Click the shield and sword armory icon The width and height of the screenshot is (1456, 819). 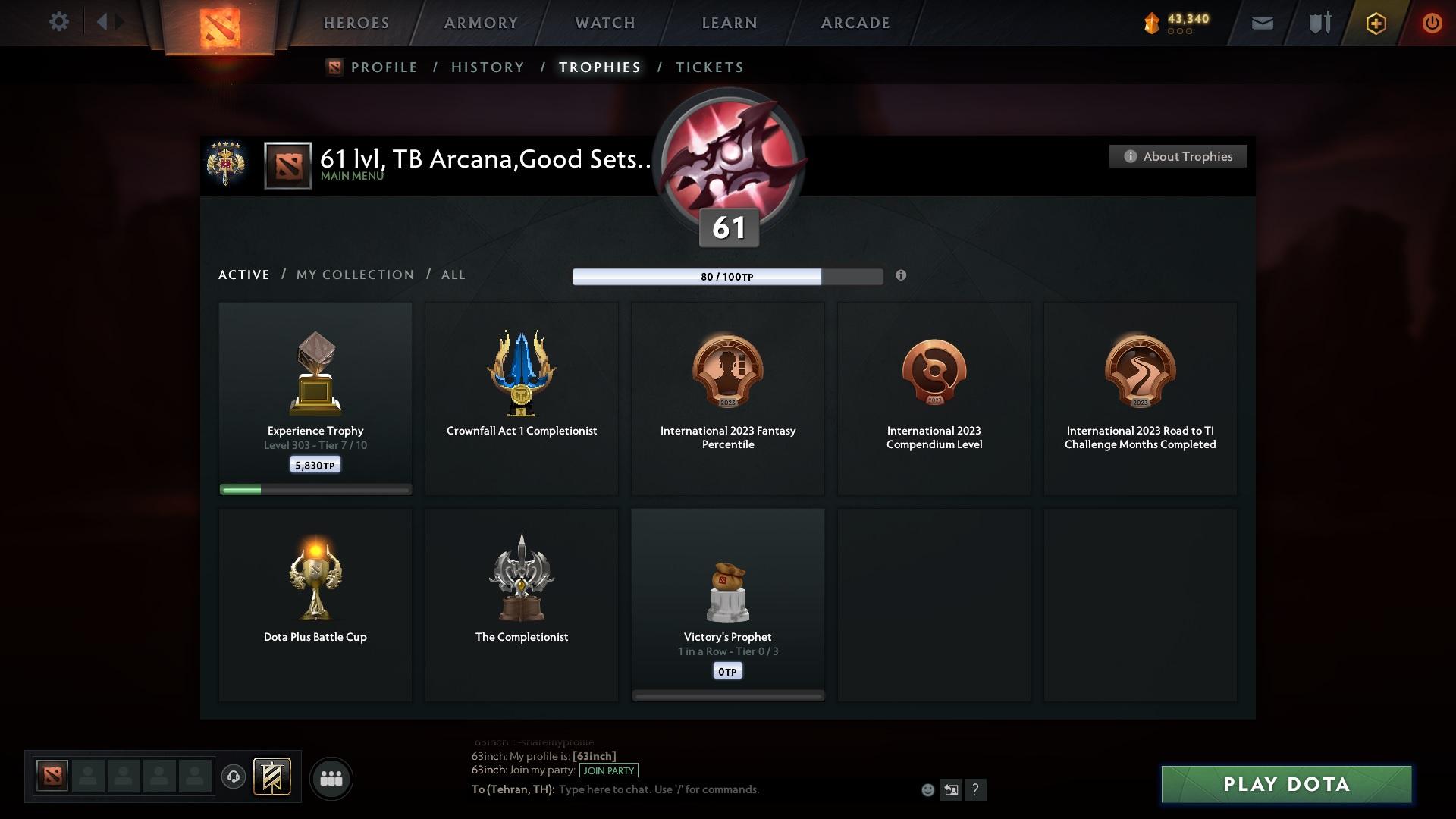coord(1318,23)
